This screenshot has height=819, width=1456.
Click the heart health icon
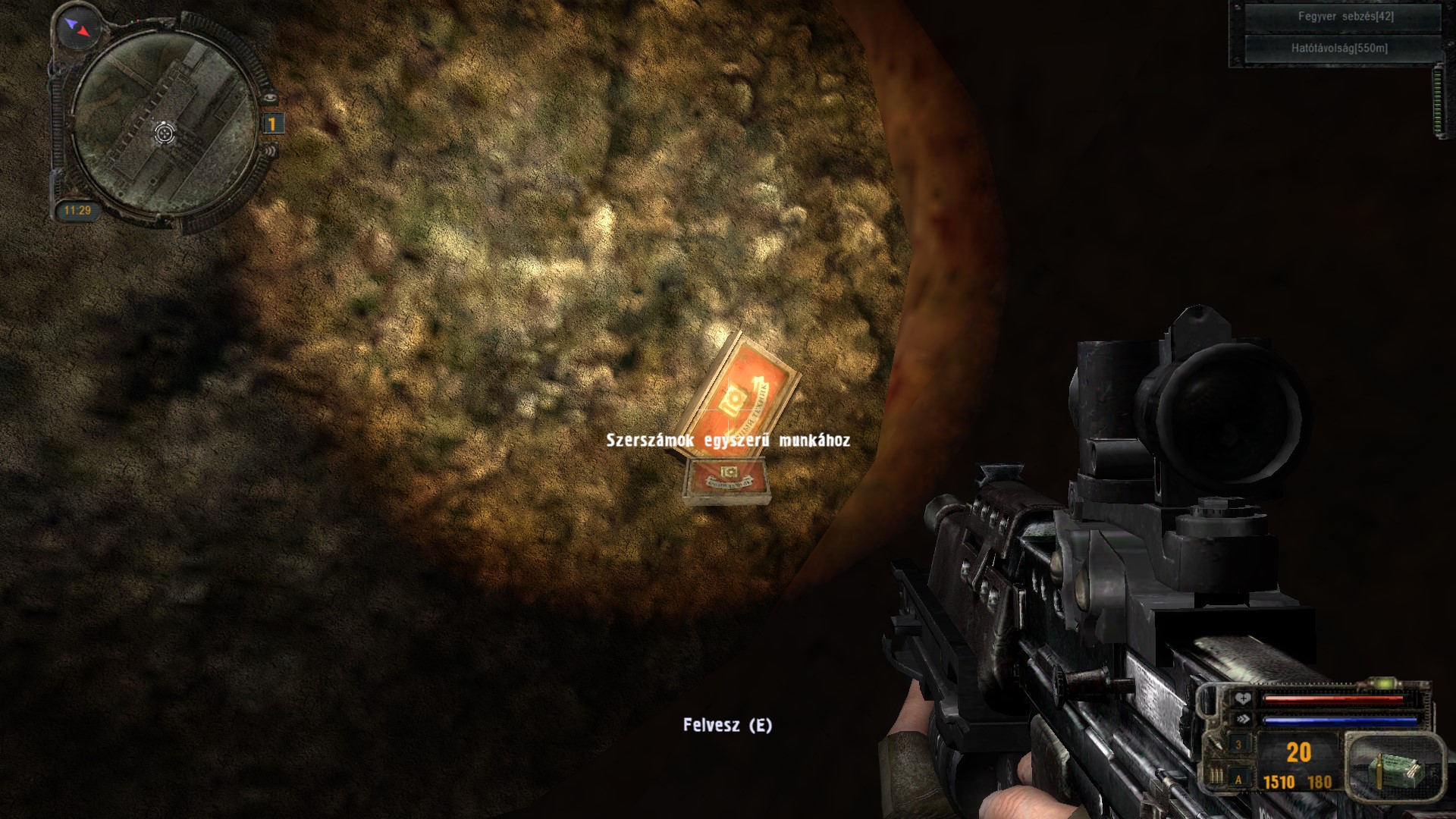point(1242,699)
